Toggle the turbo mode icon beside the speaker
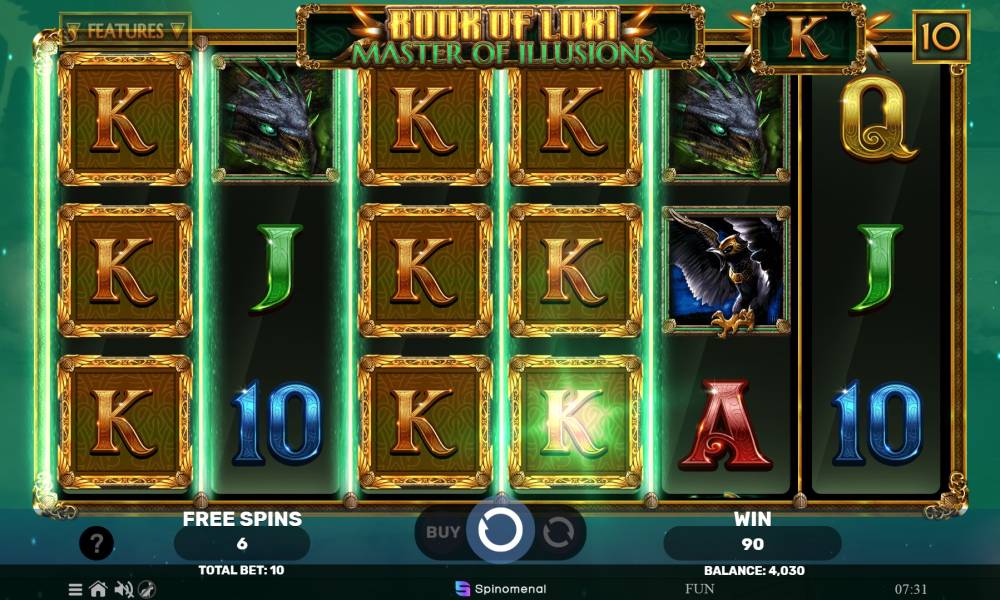This screenshot has width=1000, height=600. click(x=147, y=589)
